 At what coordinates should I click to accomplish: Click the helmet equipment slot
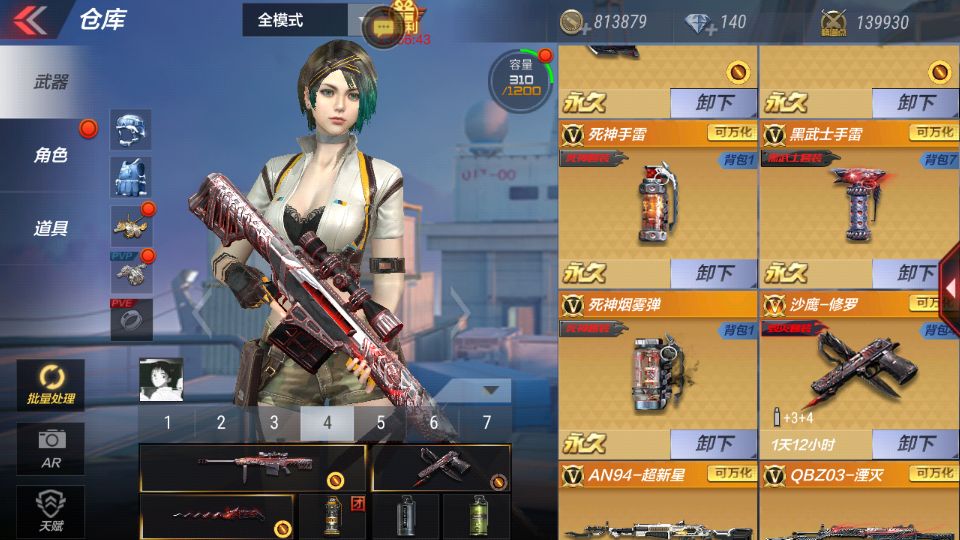coord(131,129)
